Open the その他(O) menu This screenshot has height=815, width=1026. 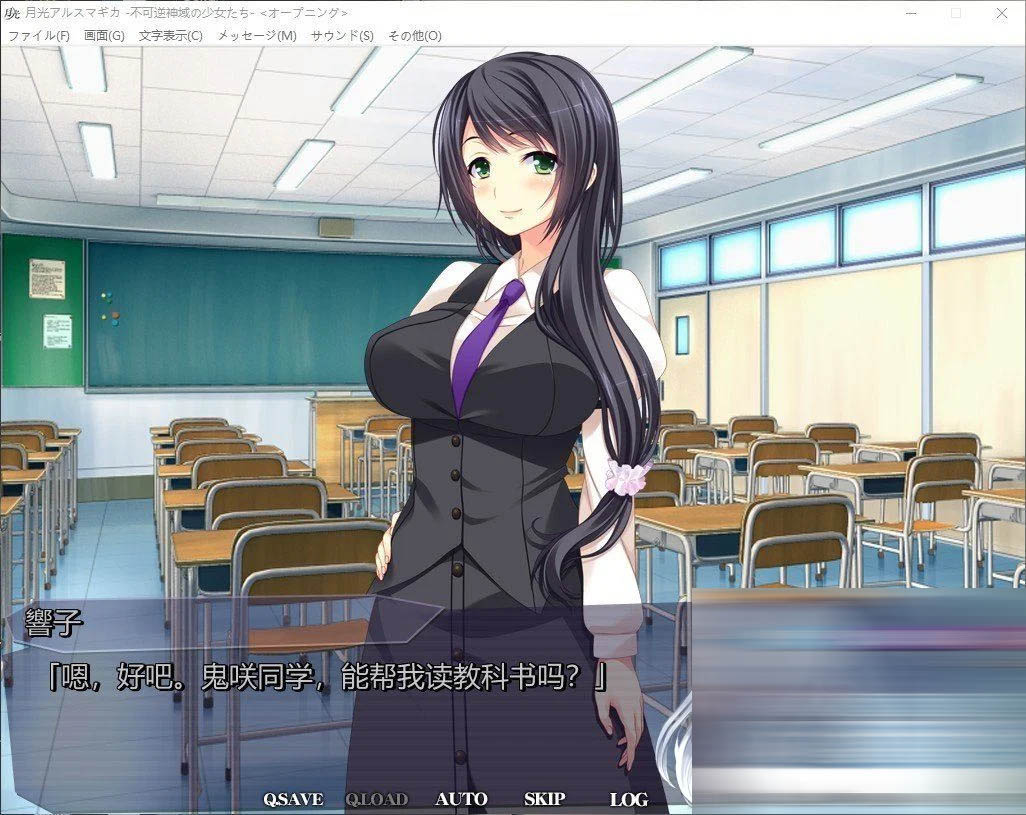(x=414, y=36)
